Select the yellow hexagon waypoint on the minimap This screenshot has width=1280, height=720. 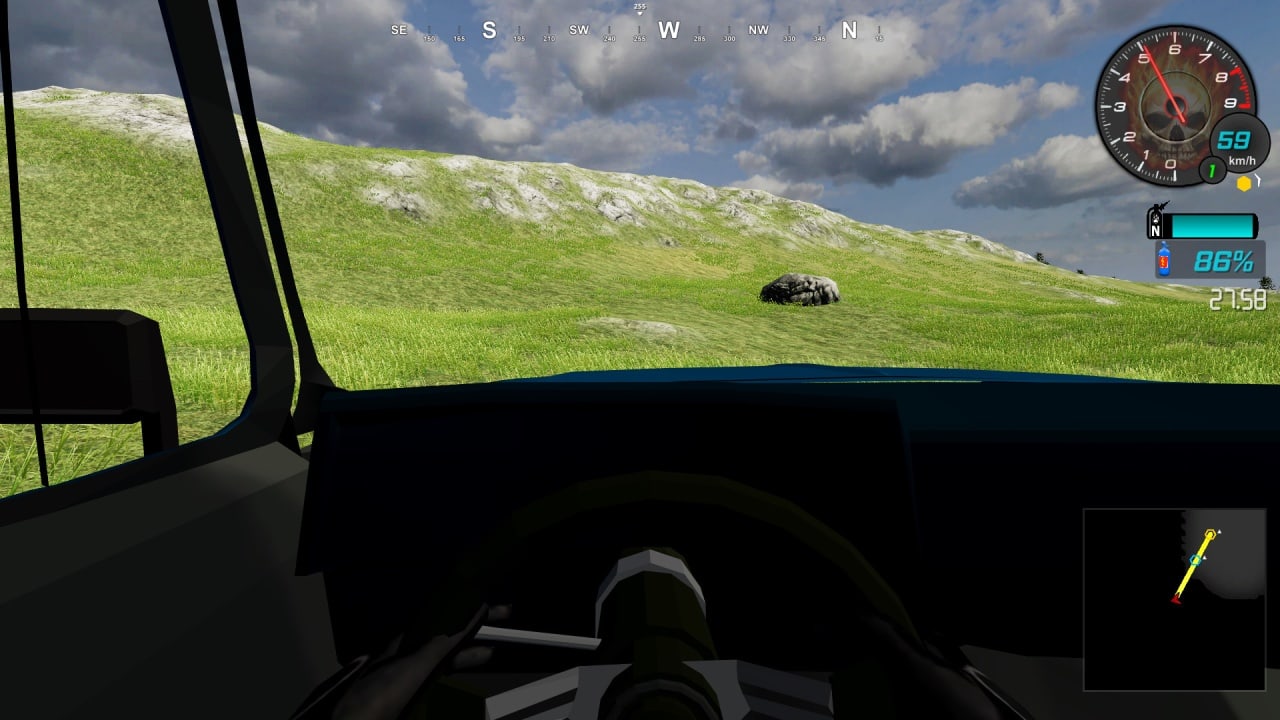coord(1211,535)
